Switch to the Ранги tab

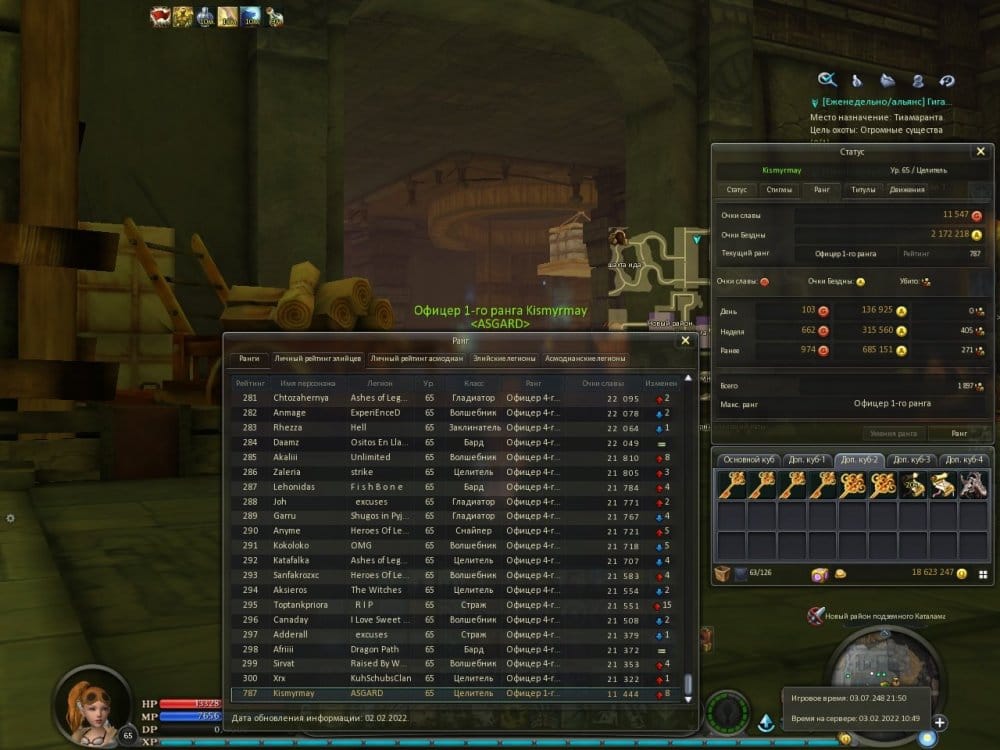click(x=249, y=358)
